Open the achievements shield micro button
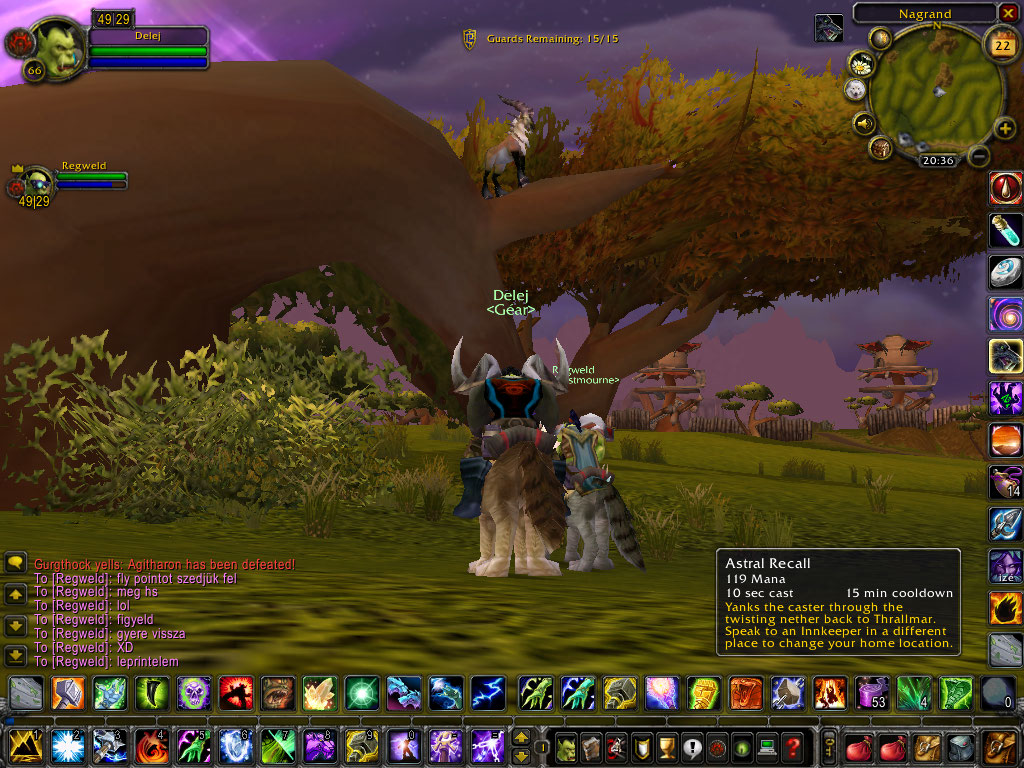This screenshot has width=1024, height=768. (643, 746)
